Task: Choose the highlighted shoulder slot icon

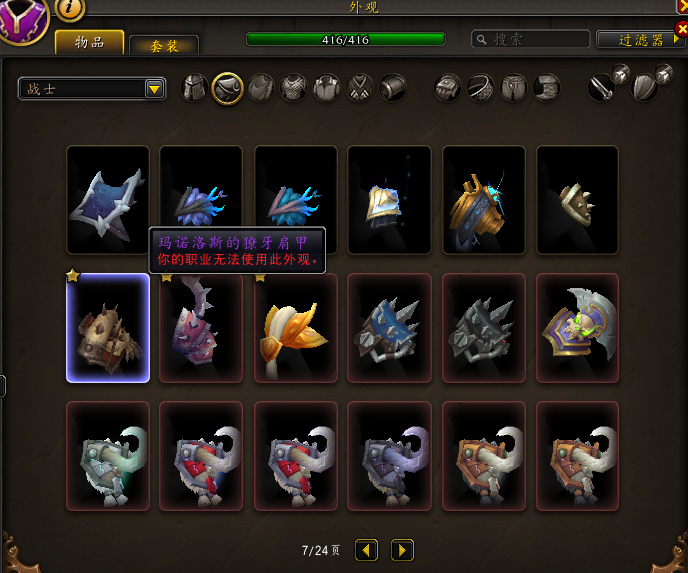Action: 228,88
